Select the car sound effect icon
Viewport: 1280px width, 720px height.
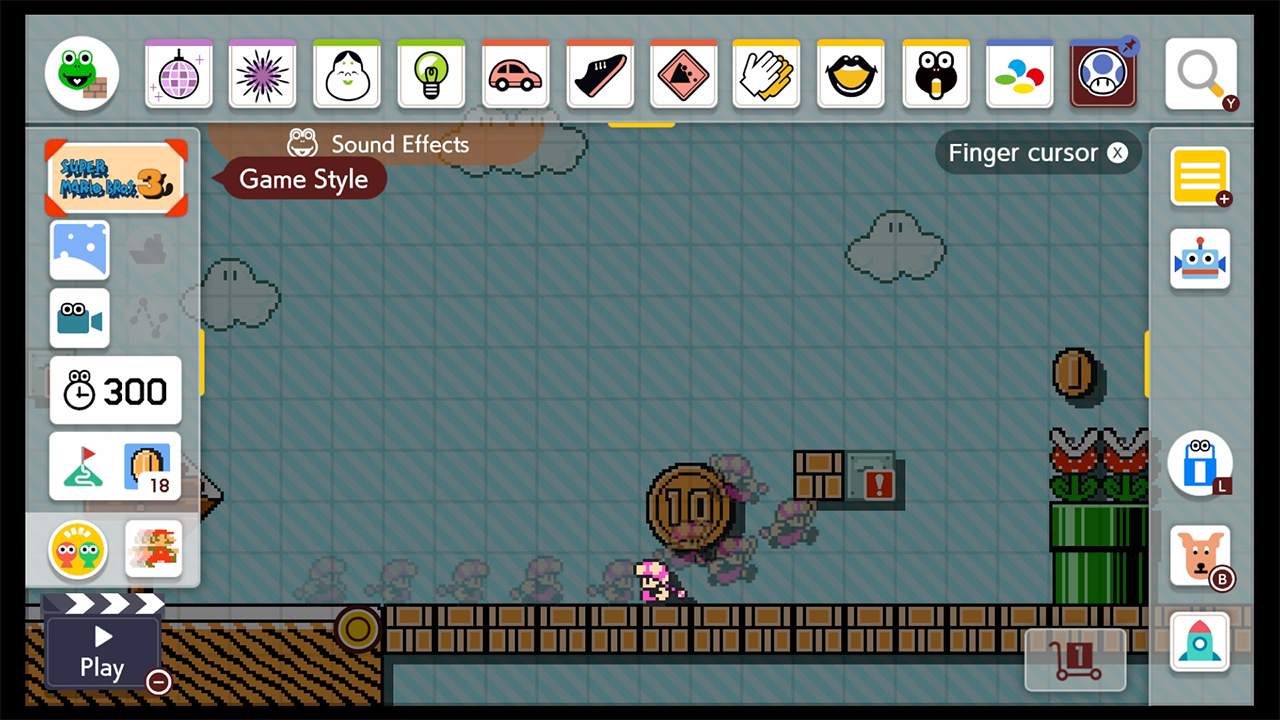point(514,73)
